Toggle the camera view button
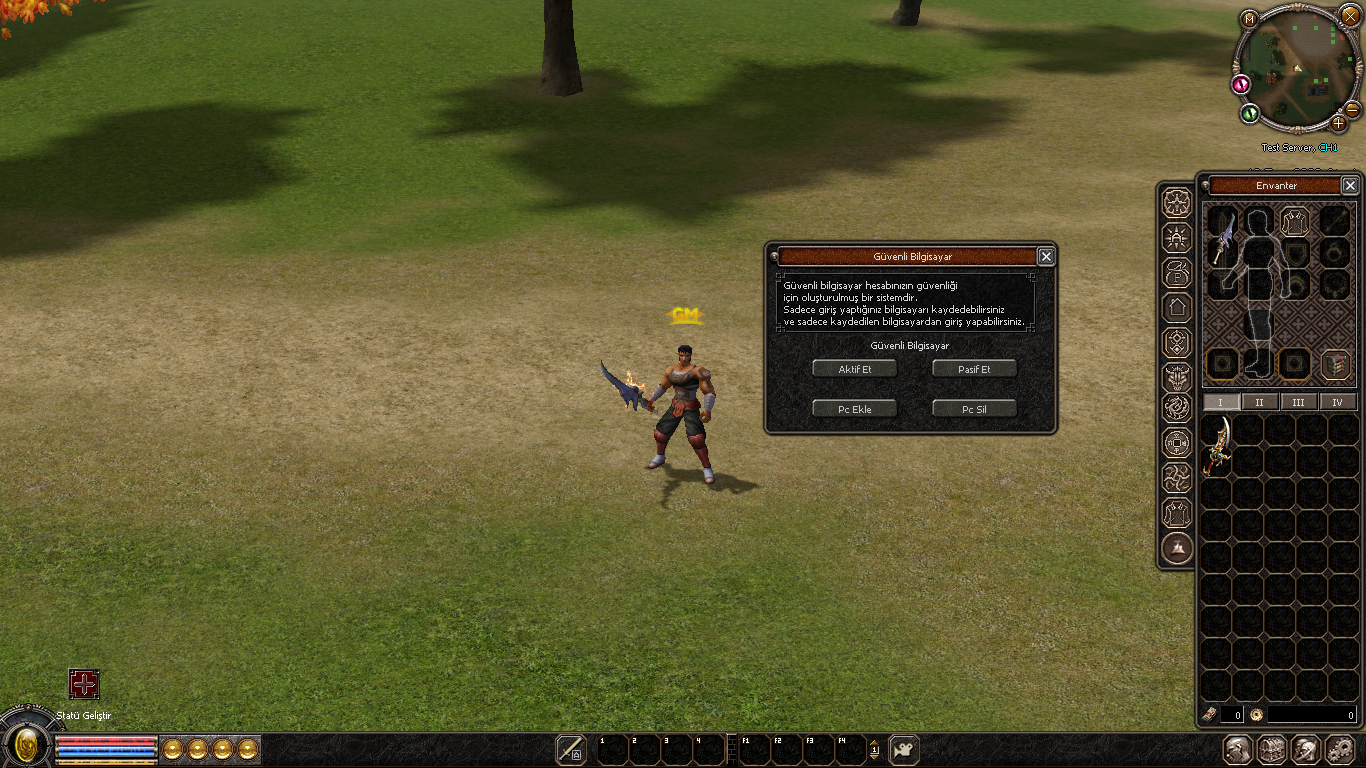The image size is (1366, 768). click(903, 749)
